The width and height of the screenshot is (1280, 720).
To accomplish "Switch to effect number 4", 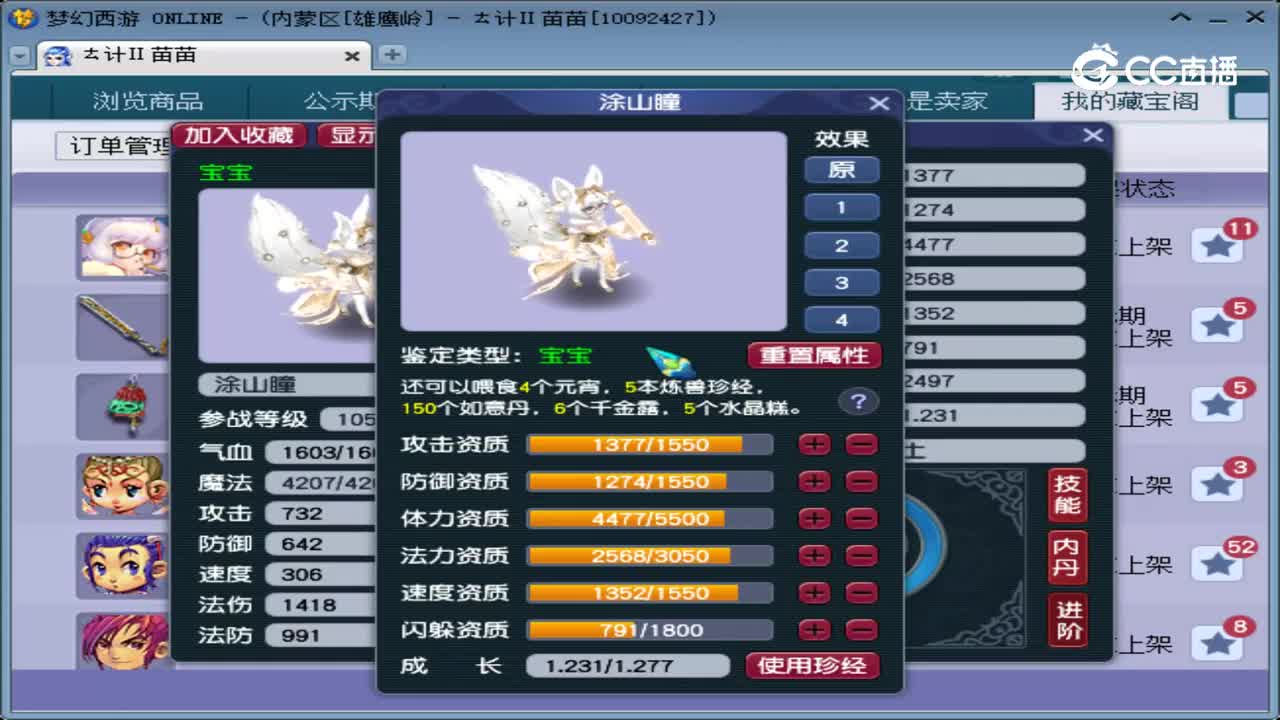I will tap(841, 320).
